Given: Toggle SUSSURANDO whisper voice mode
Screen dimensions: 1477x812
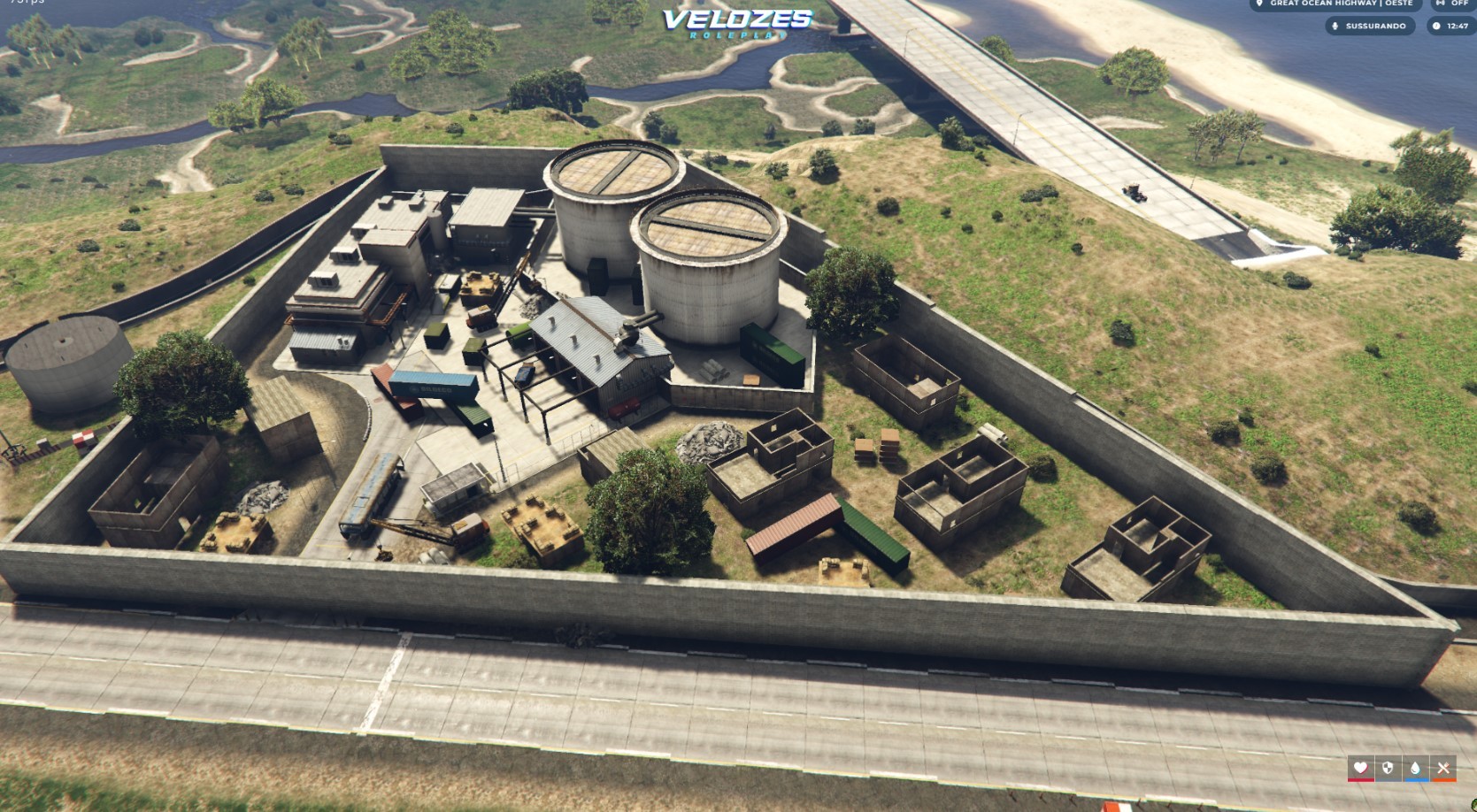Looking at the screenshot, I should tap(1376, 27).
